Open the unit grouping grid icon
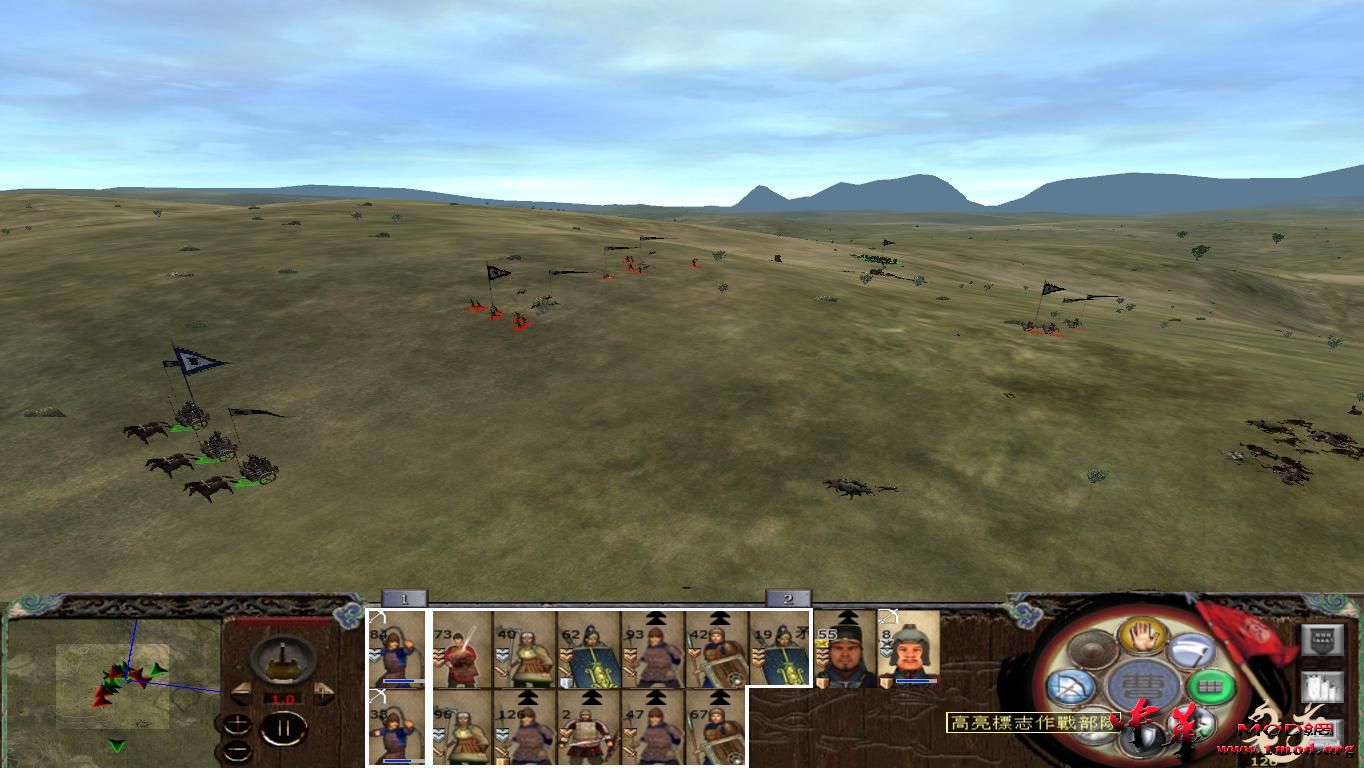 point(1211,686)
